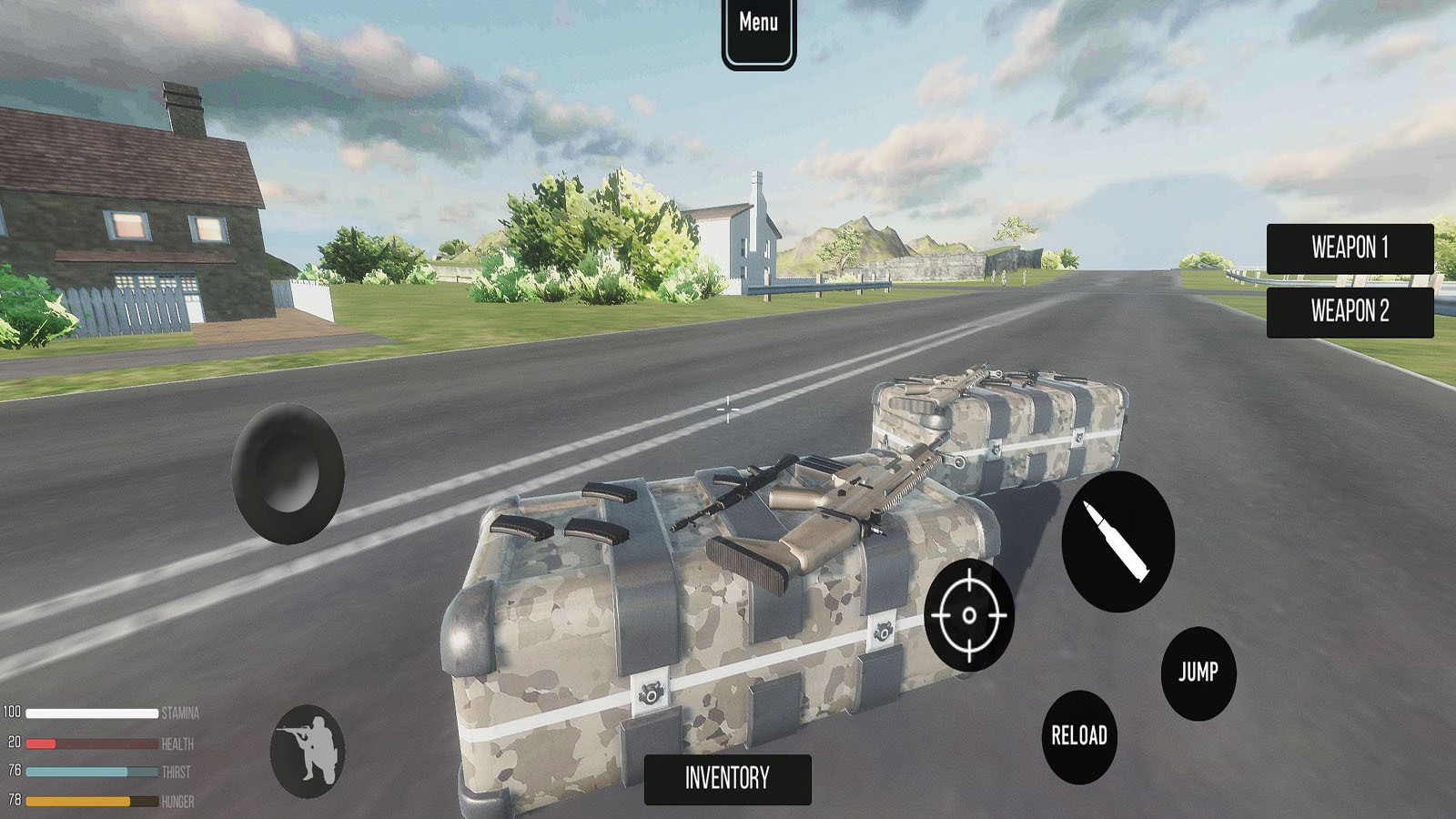Toggle the crouching soldier stance icon
The width and height of the screenshot is (1456, 819).
pos(308,751)
